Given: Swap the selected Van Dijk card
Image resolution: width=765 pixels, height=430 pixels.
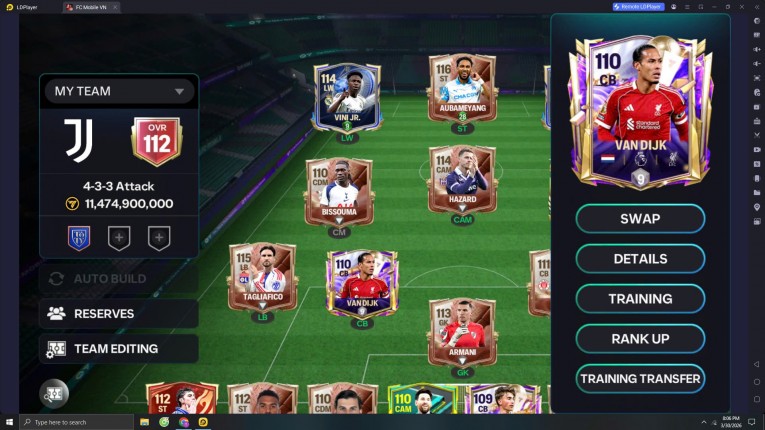Looking at the screenshot, I should coord(640,219).
